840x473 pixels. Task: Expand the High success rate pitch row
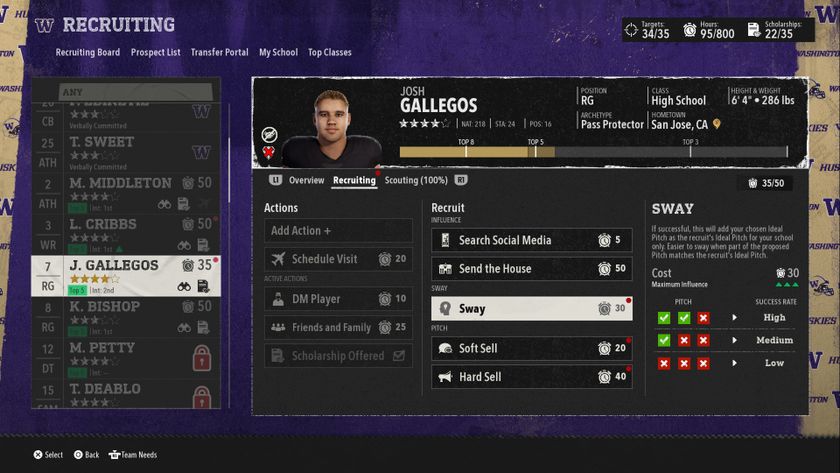tap(735, 318)
